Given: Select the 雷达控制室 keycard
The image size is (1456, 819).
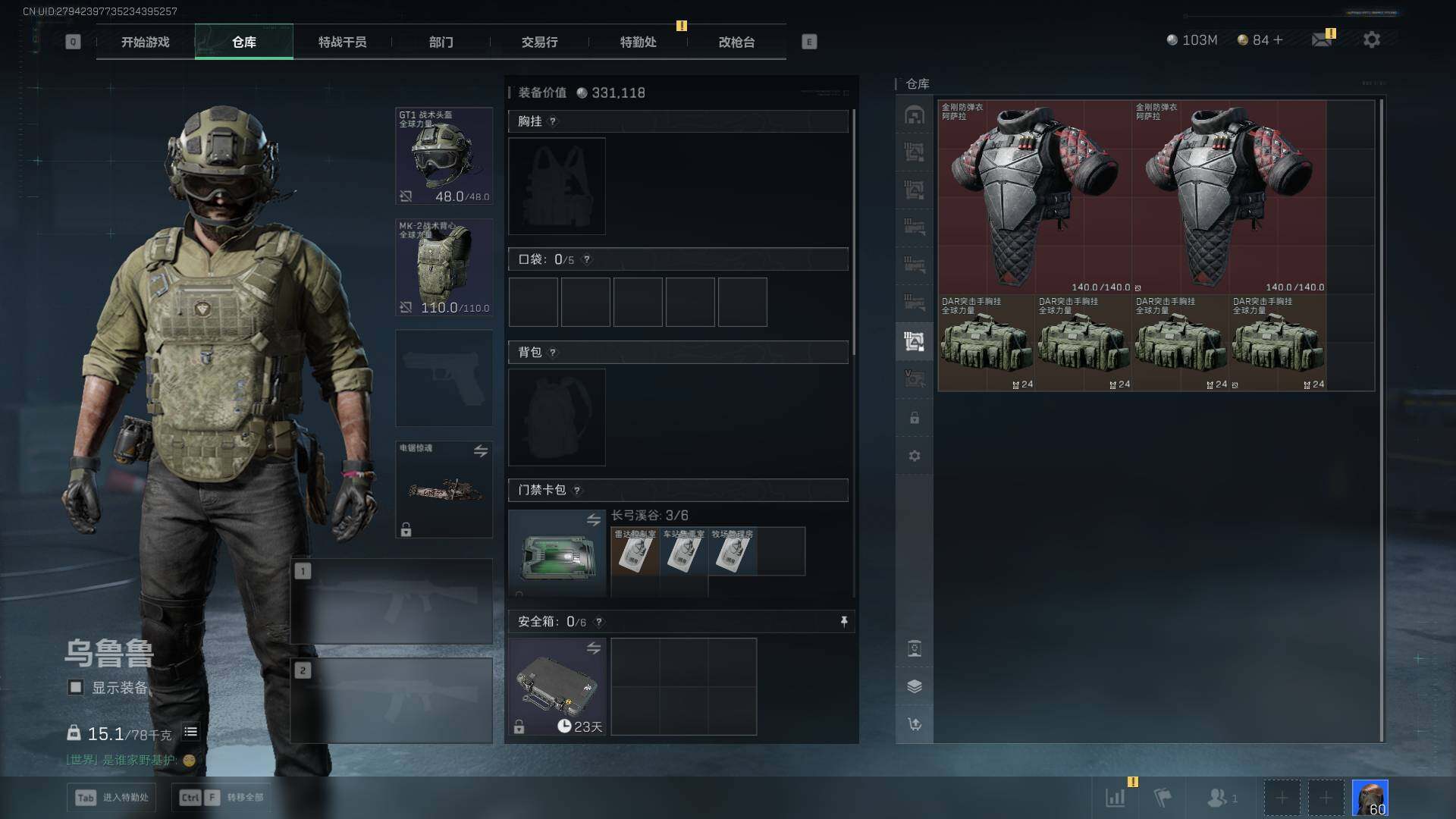Looking at the screenshot, I should click(635, 551).
